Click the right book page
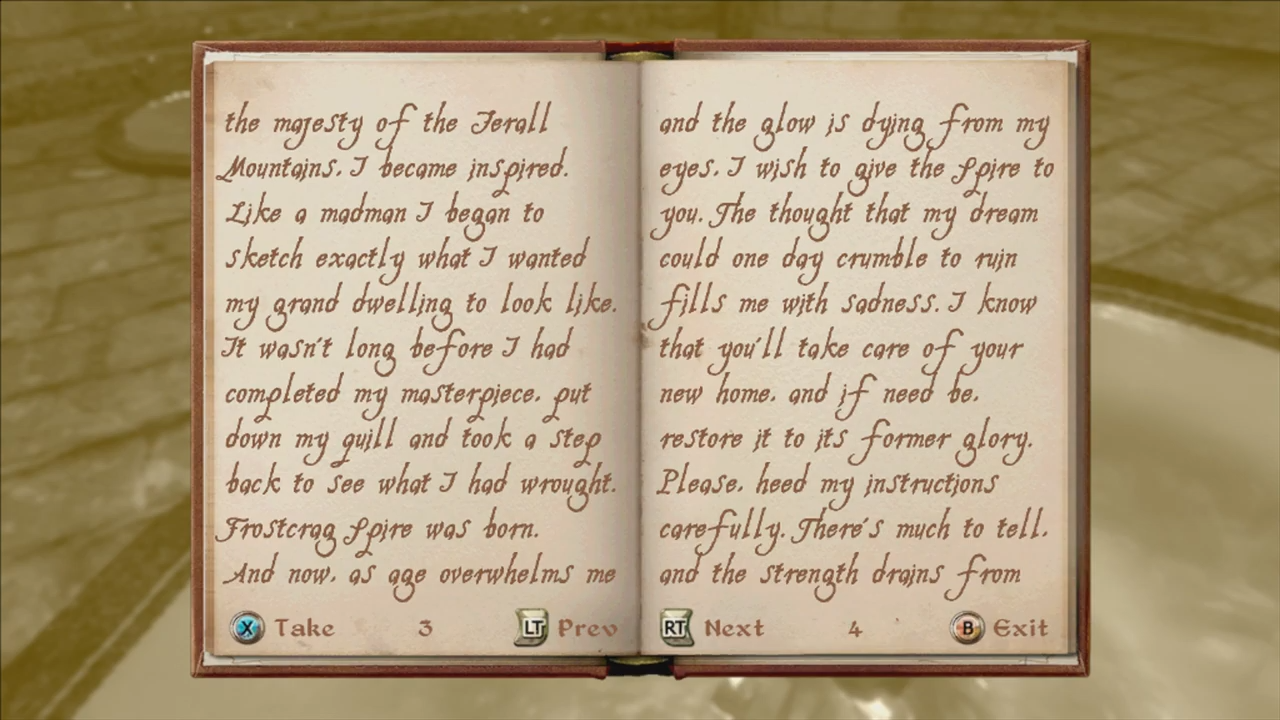Image resolution: width=1280 pixels, height=720 pixels. (x=860, y=350)
